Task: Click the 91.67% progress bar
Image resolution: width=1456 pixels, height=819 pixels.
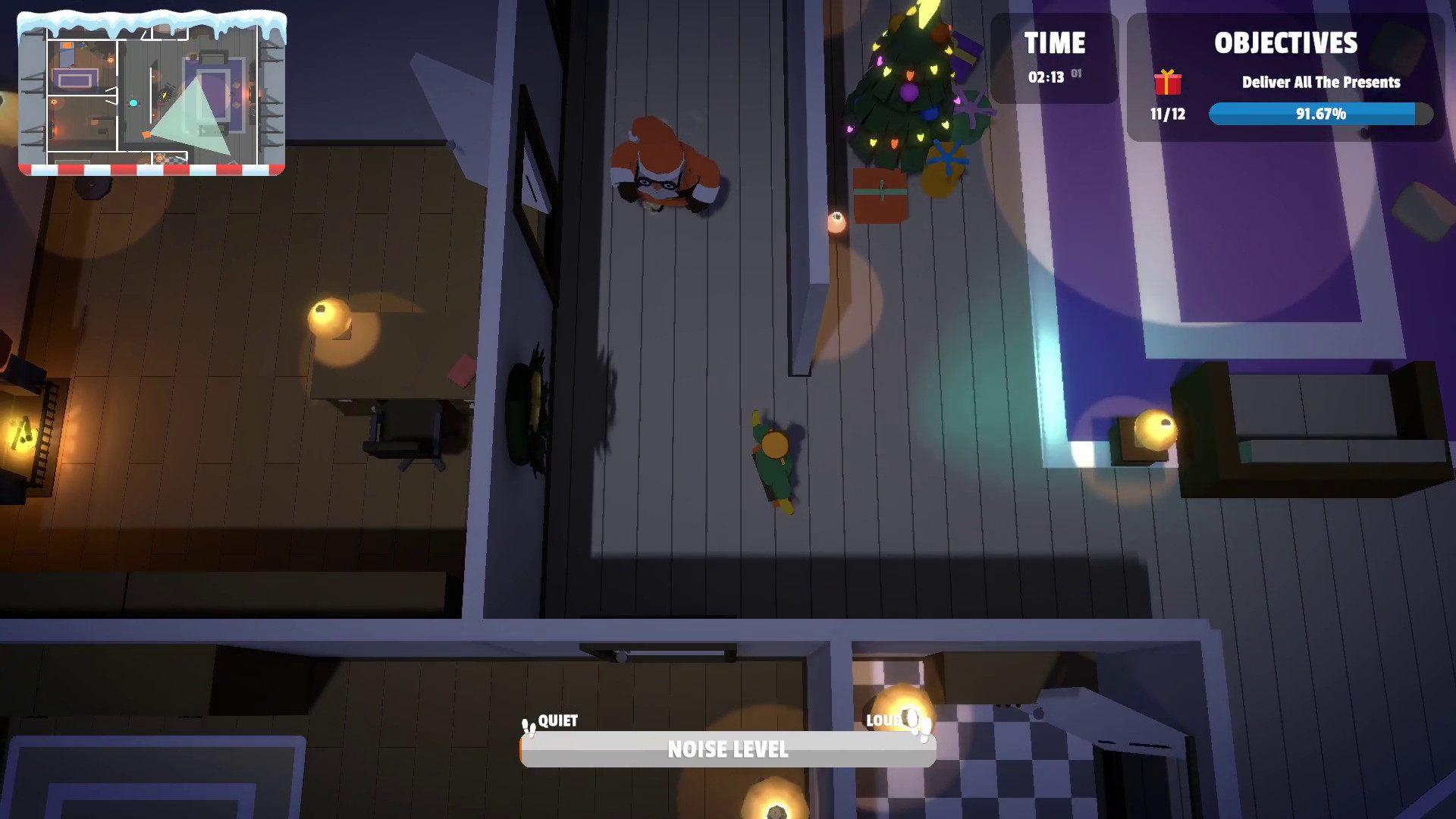Action: pos(1320,114)
